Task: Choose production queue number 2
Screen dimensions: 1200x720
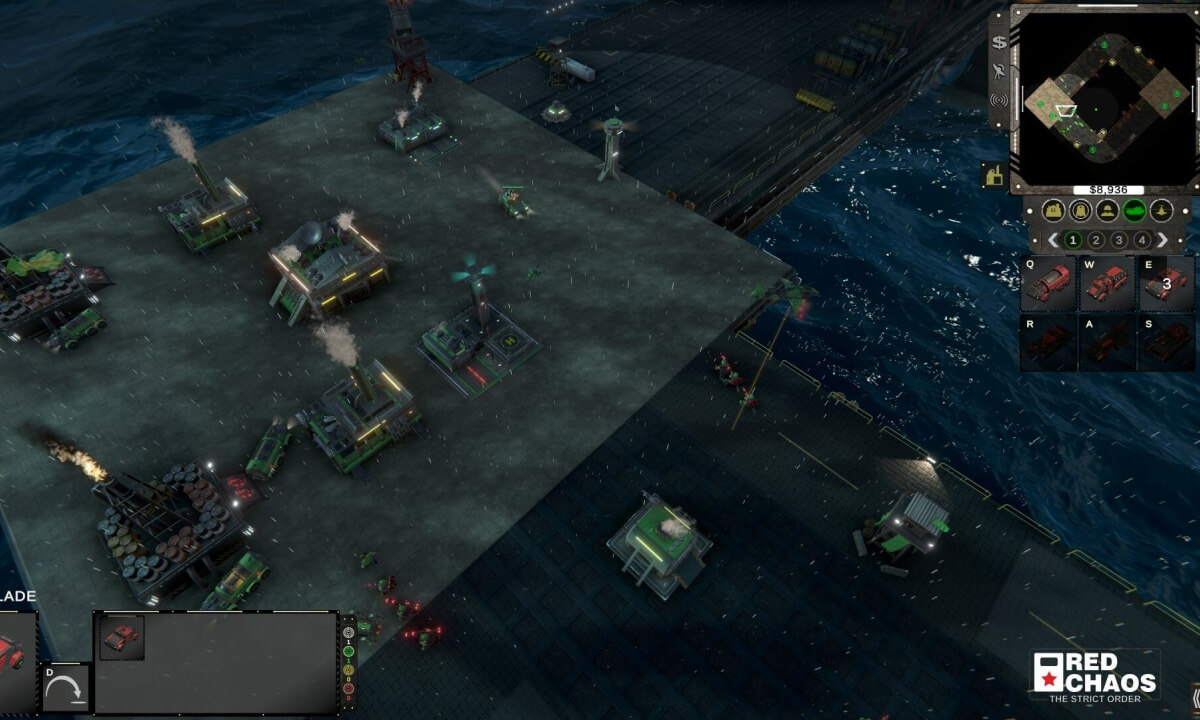Action: [1096, 240]
